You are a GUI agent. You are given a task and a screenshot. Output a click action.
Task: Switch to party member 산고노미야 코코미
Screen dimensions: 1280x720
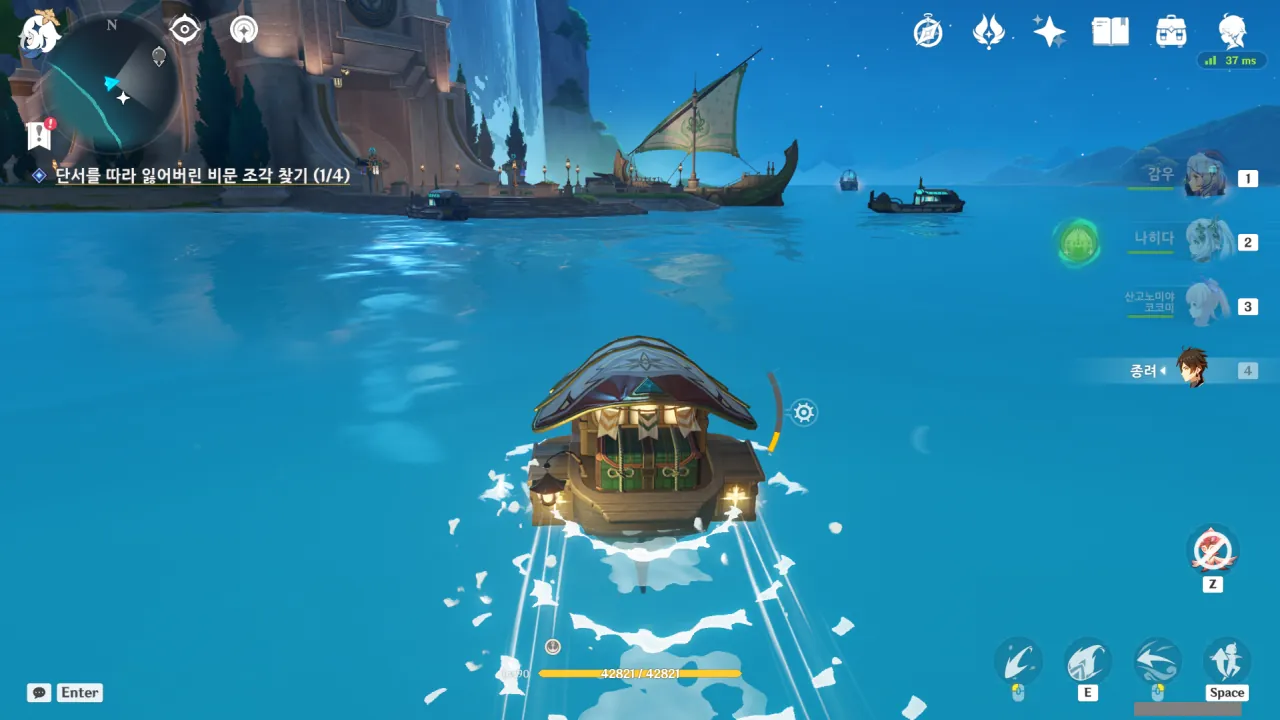pos(1203,305)
